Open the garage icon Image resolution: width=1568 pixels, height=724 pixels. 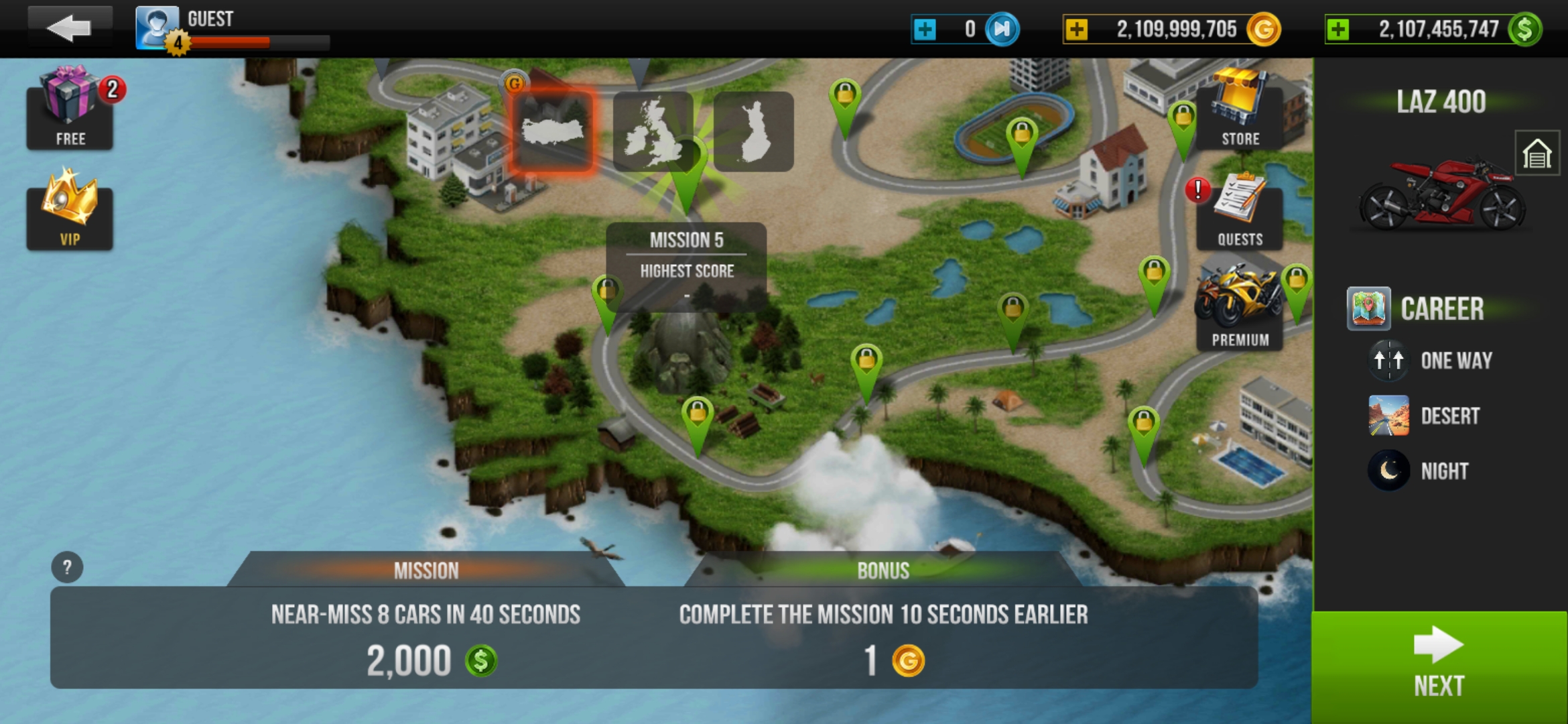(x=1537, y=154)
